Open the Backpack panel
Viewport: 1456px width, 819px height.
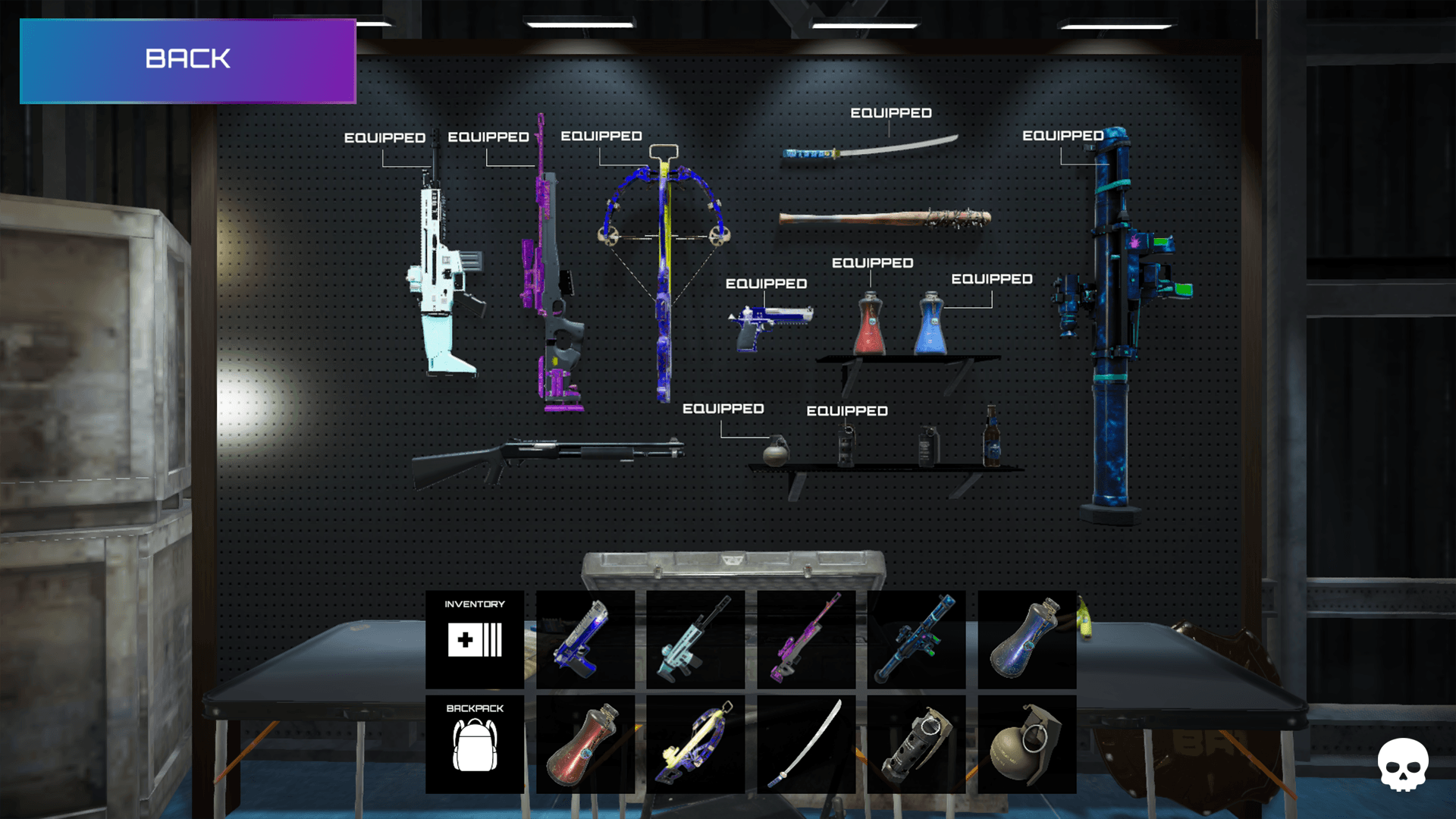click(475, 743)
